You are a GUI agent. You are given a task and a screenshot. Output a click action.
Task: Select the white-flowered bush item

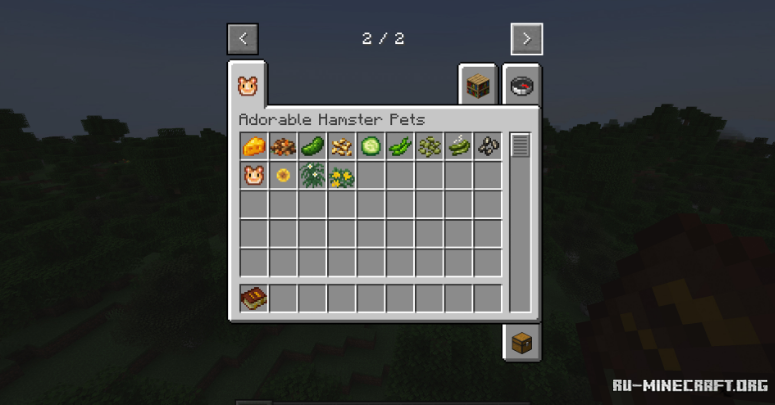312,176
